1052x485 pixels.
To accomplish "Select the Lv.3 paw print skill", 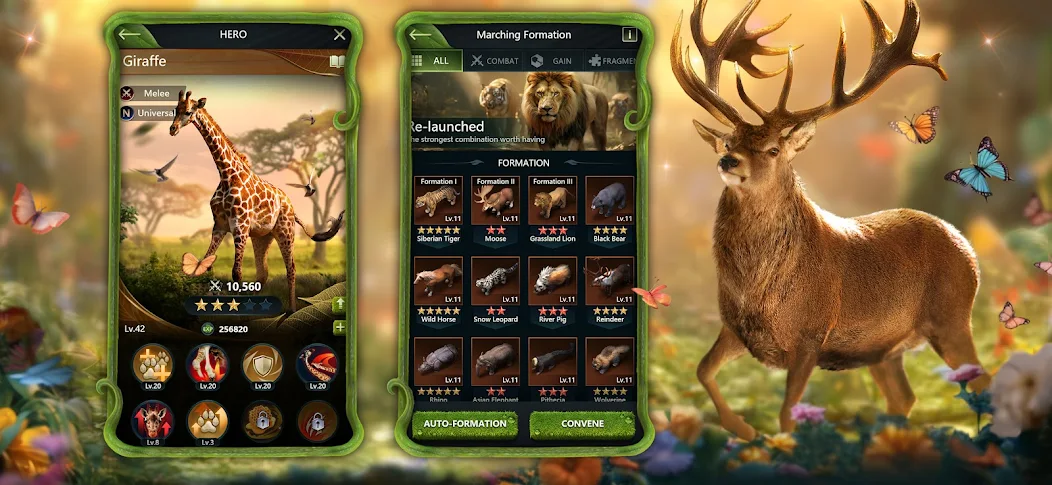I will pos(208,421).
